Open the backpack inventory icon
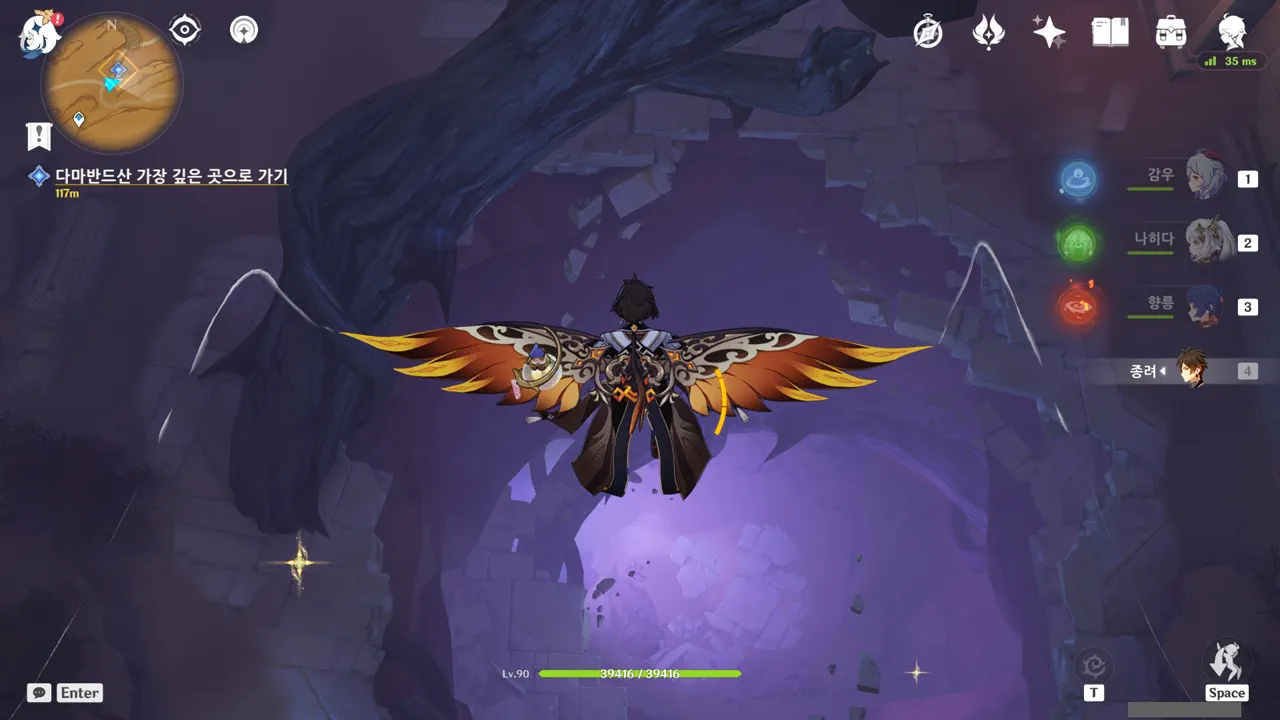This screenshot has width=1280, height=720. [x=1170, y=33]
